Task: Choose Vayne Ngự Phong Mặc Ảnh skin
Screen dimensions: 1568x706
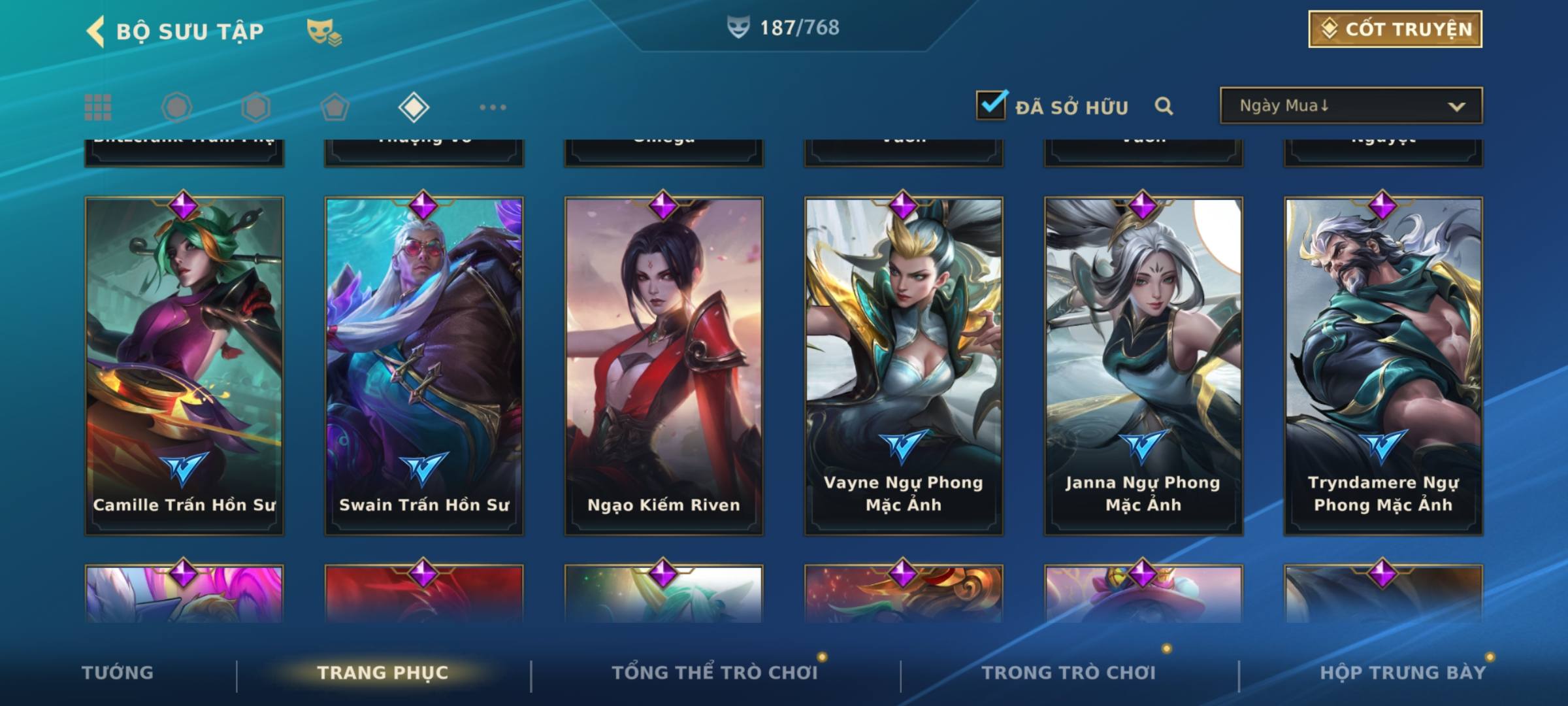Action: pos(904,366)
